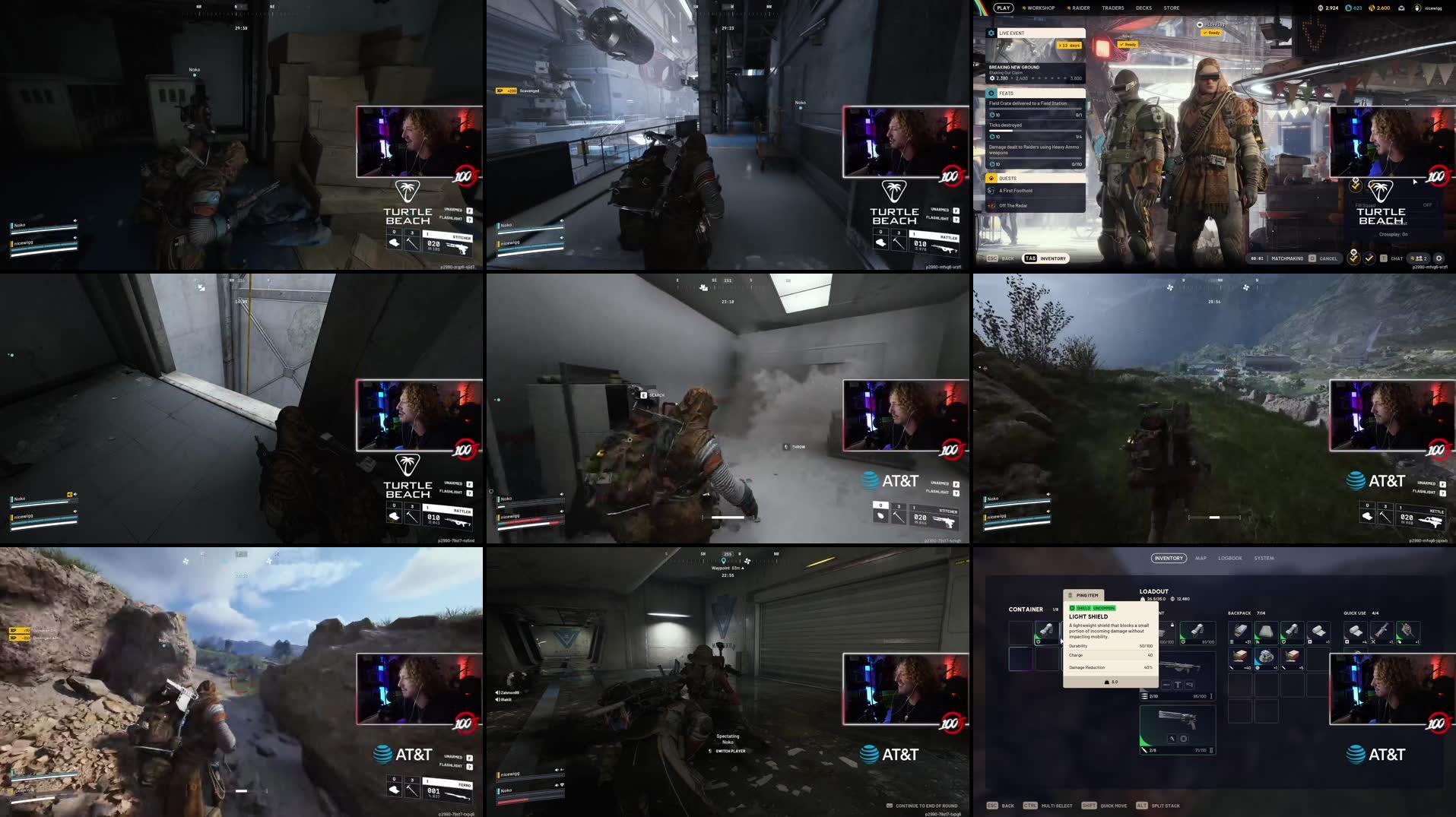Expand the Off The Radar quest entry
The image size is (1456, 817).
[x=1015, y=205]
